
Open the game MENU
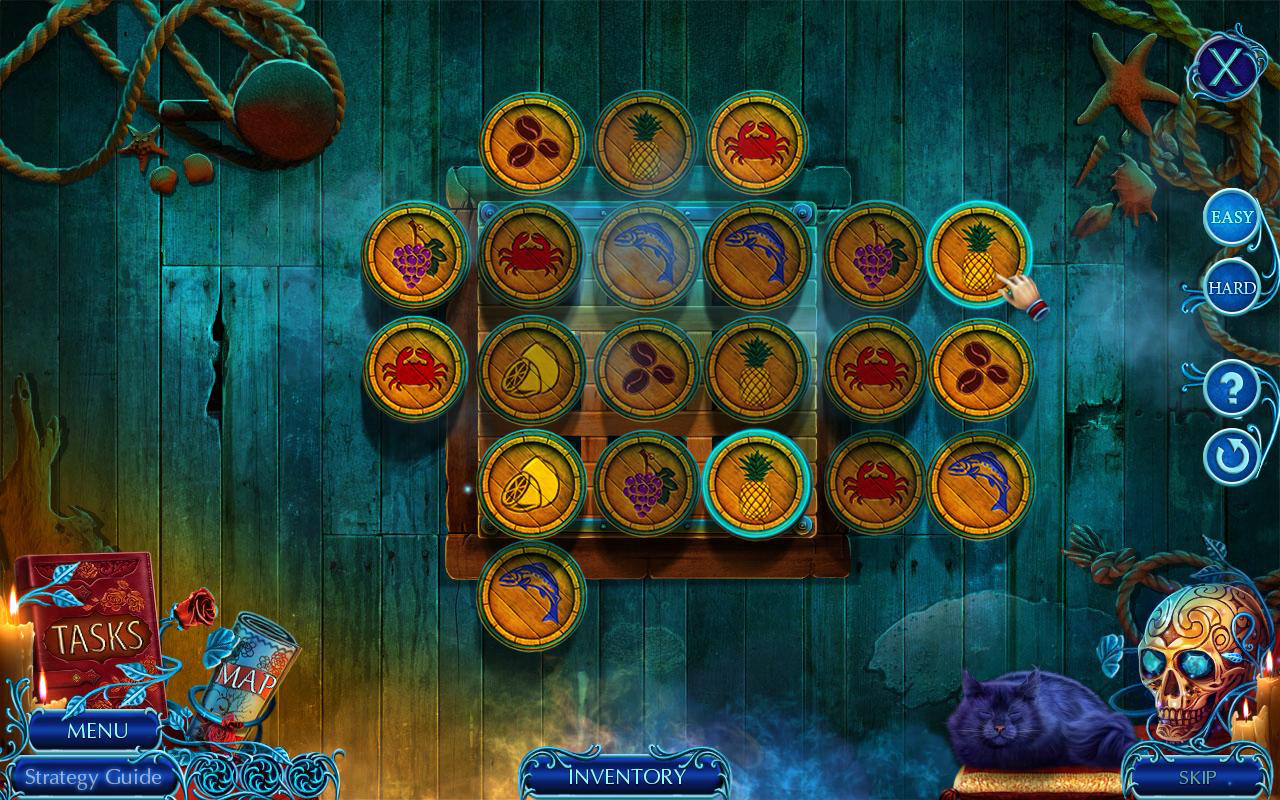[97, 731]
